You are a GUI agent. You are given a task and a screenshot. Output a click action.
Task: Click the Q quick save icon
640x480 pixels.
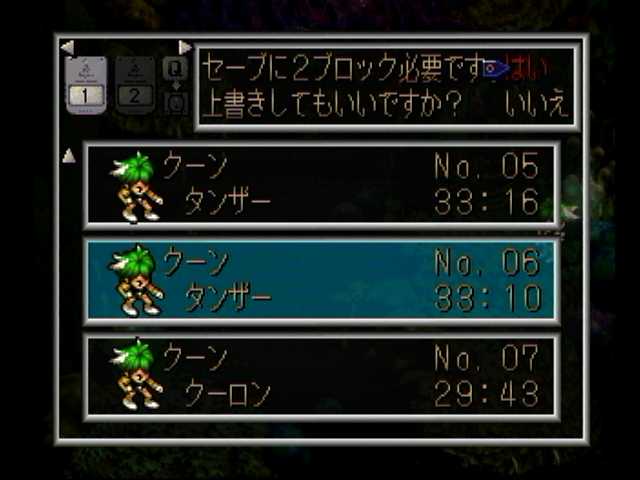pos(175,70)
